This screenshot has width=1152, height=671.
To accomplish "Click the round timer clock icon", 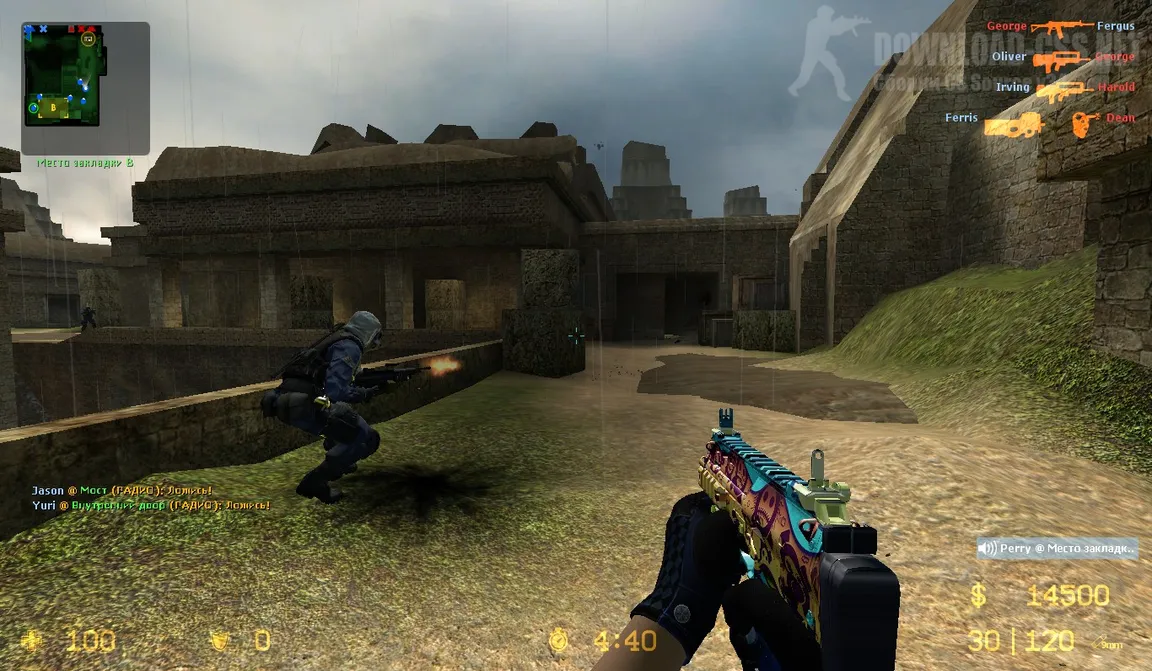I will [558, 641].
